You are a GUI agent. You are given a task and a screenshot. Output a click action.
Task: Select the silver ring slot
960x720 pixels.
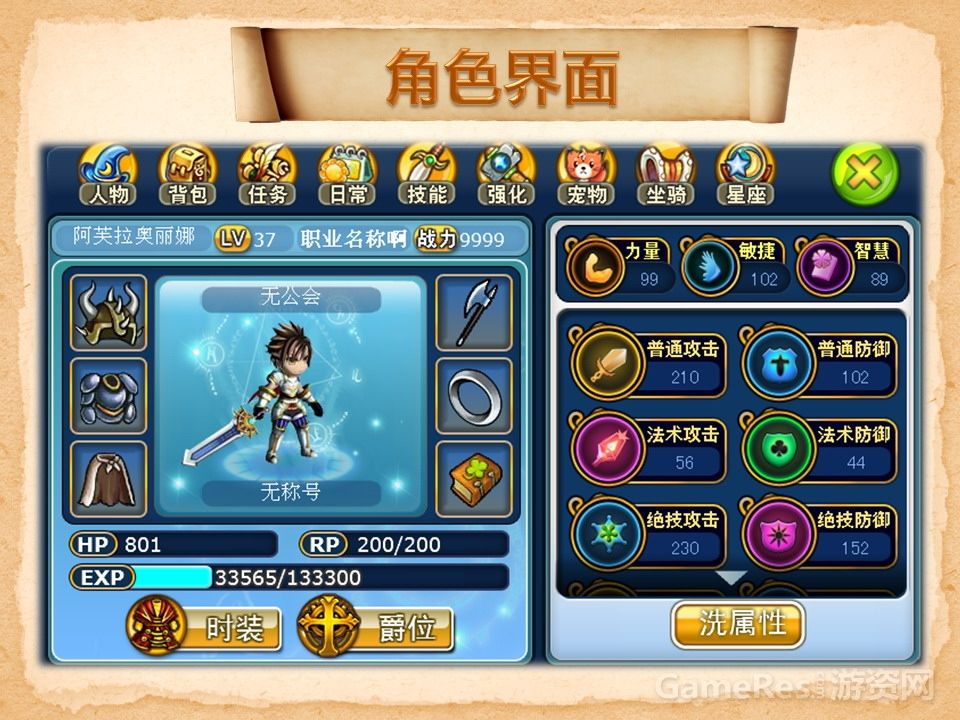[x=473, y=396]
